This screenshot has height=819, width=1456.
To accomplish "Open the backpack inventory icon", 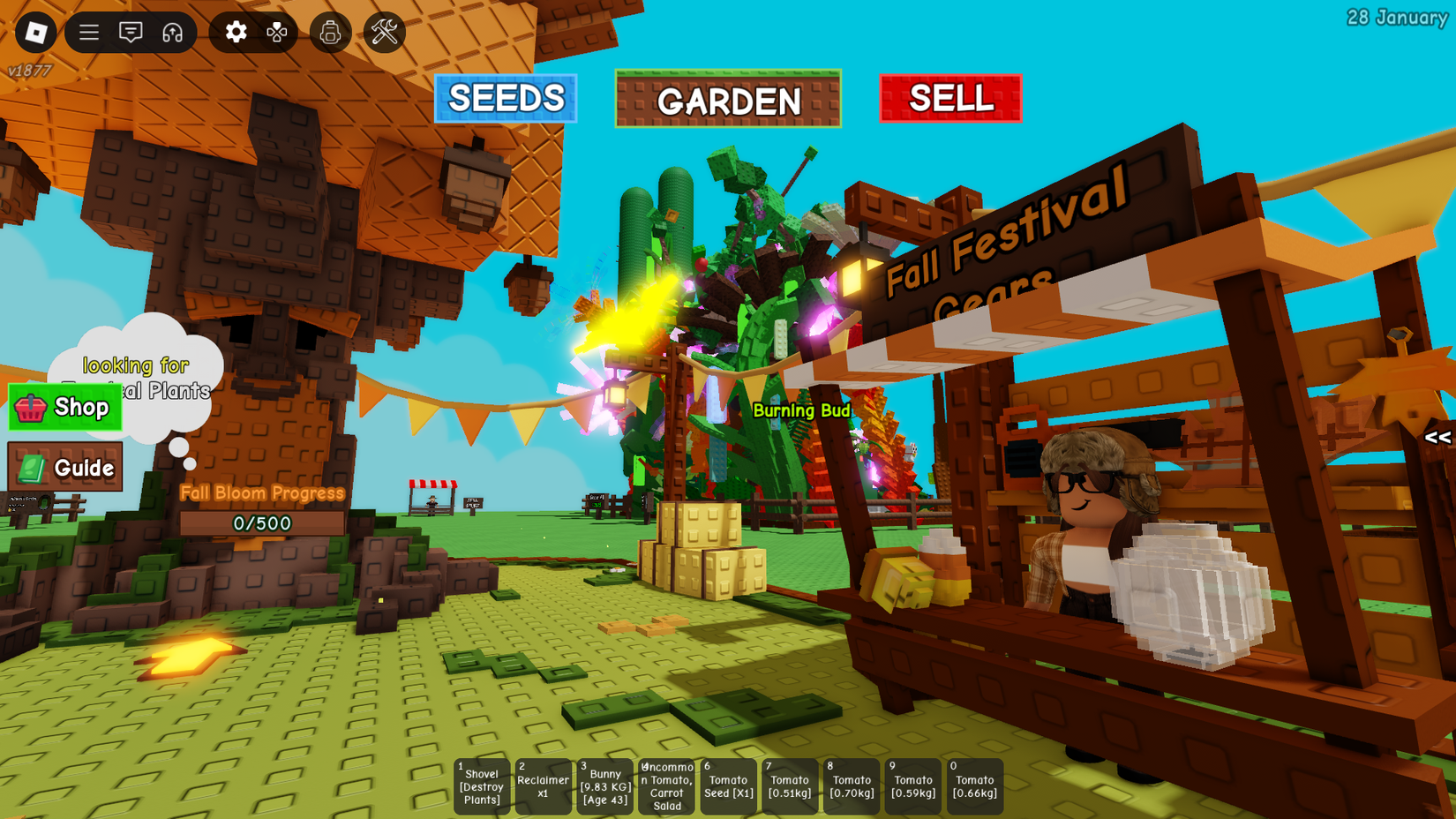I will coord(330,33).
